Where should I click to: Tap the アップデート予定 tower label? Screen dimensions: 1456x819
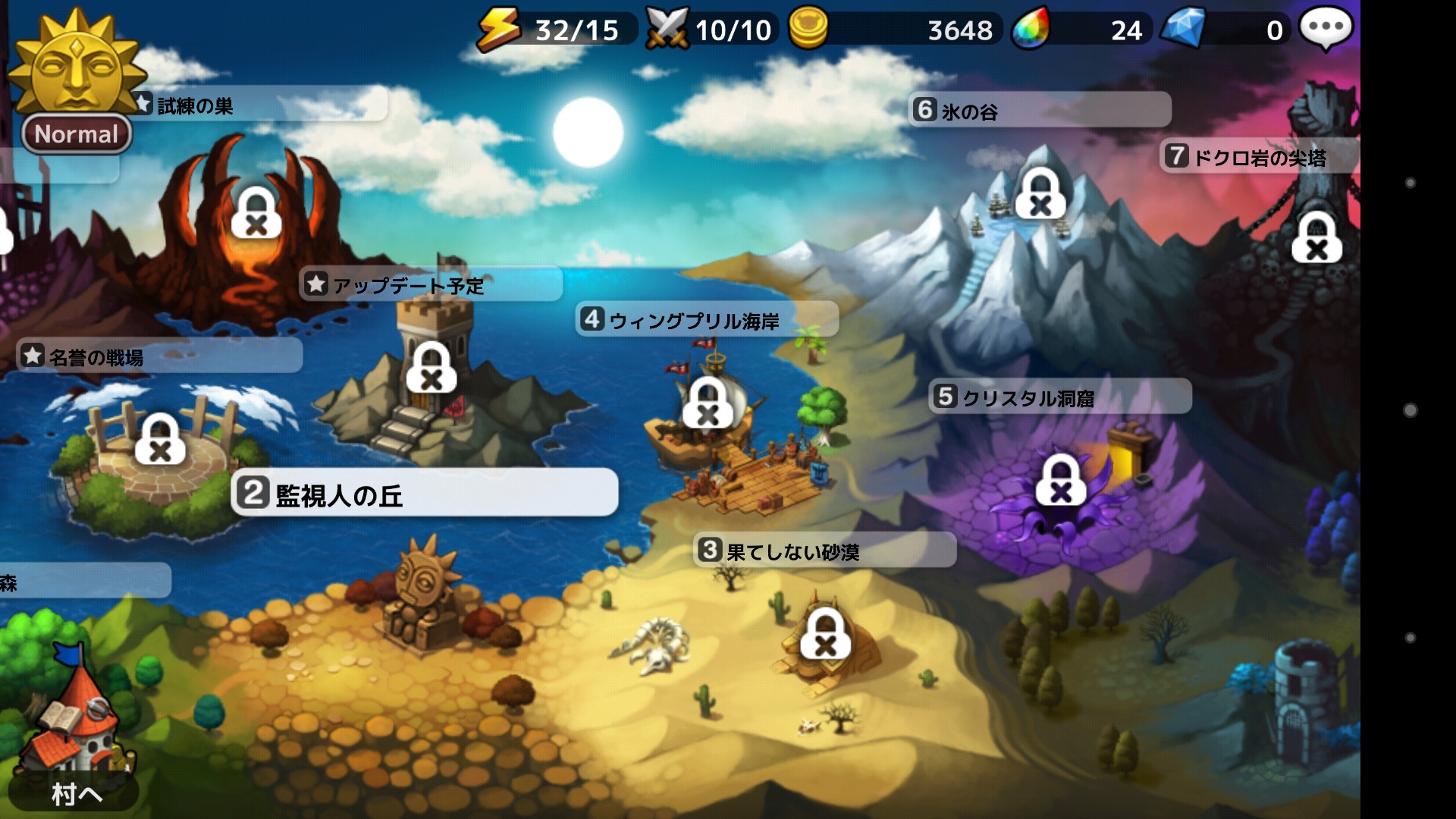(431, 285)
